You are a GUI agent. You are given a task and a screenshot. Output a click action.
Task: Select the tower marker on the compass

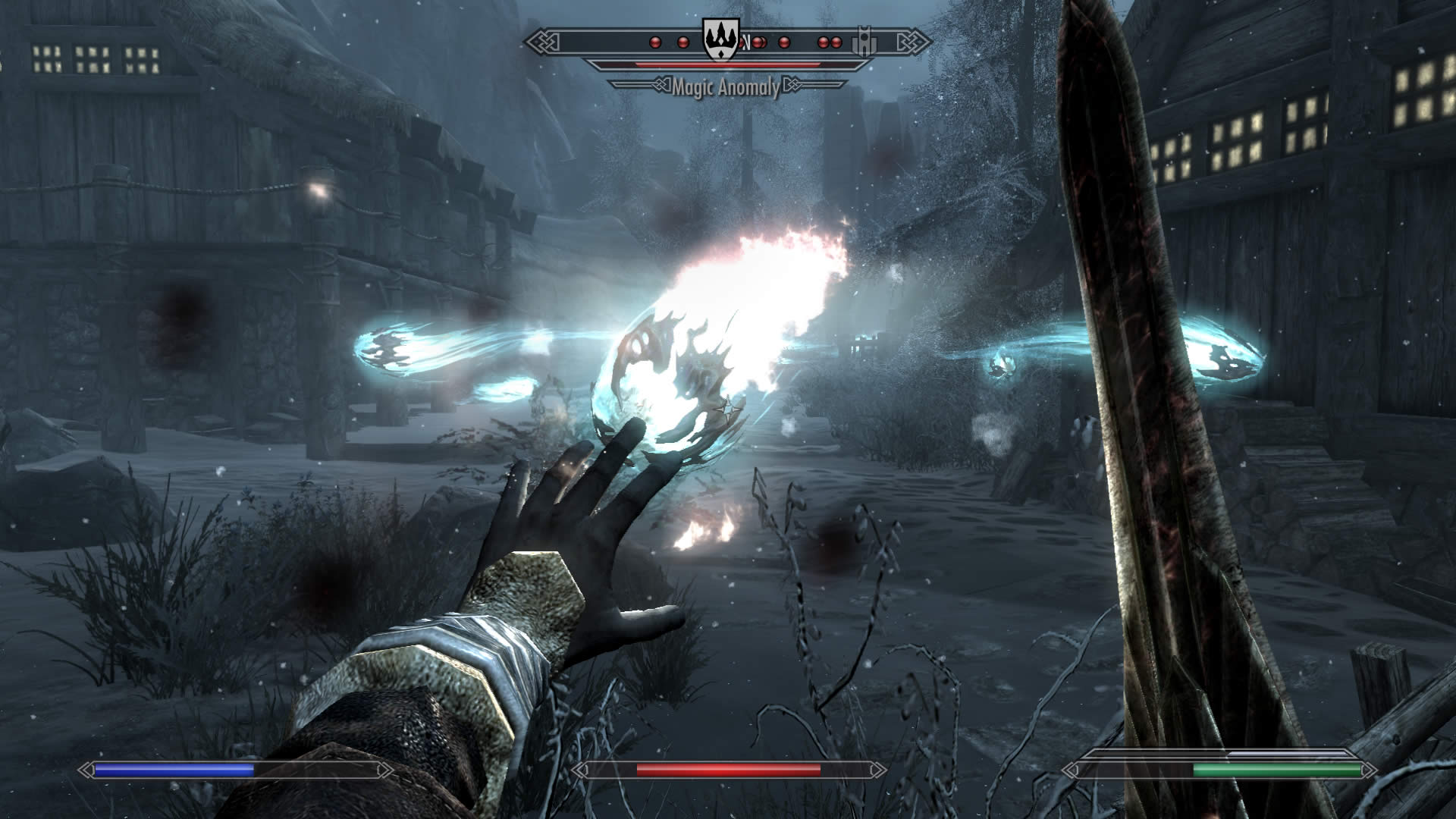[x=864, y=41]
